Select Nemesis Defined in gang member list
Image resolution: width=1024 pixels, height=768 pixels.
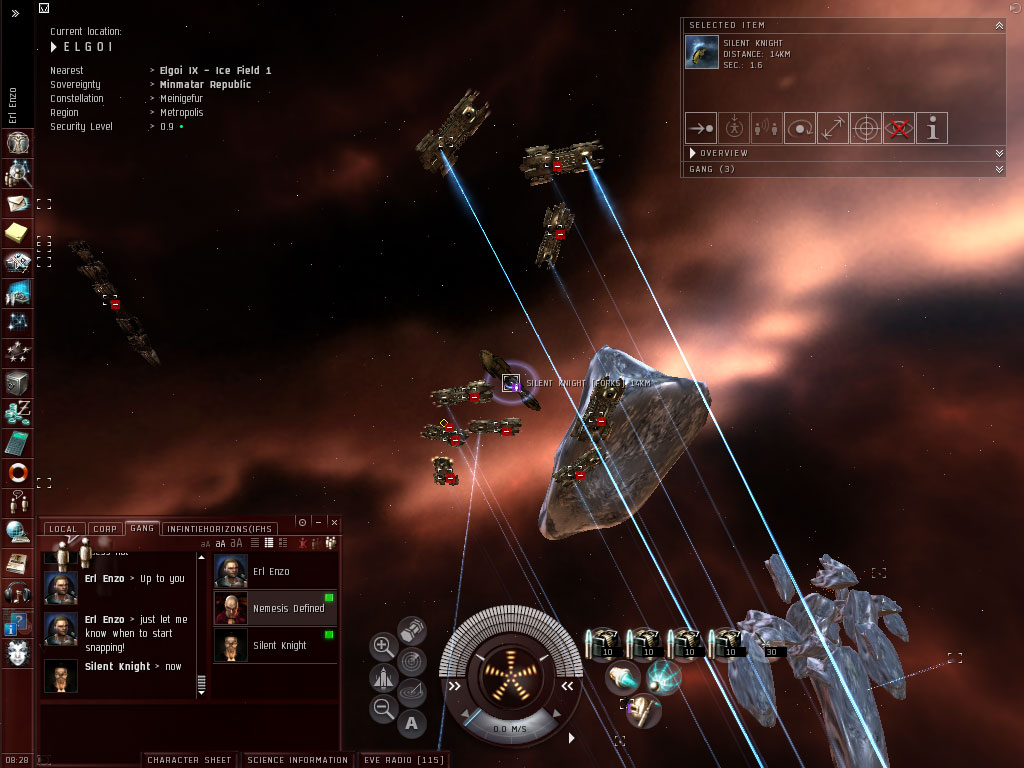tap(275, 608)
